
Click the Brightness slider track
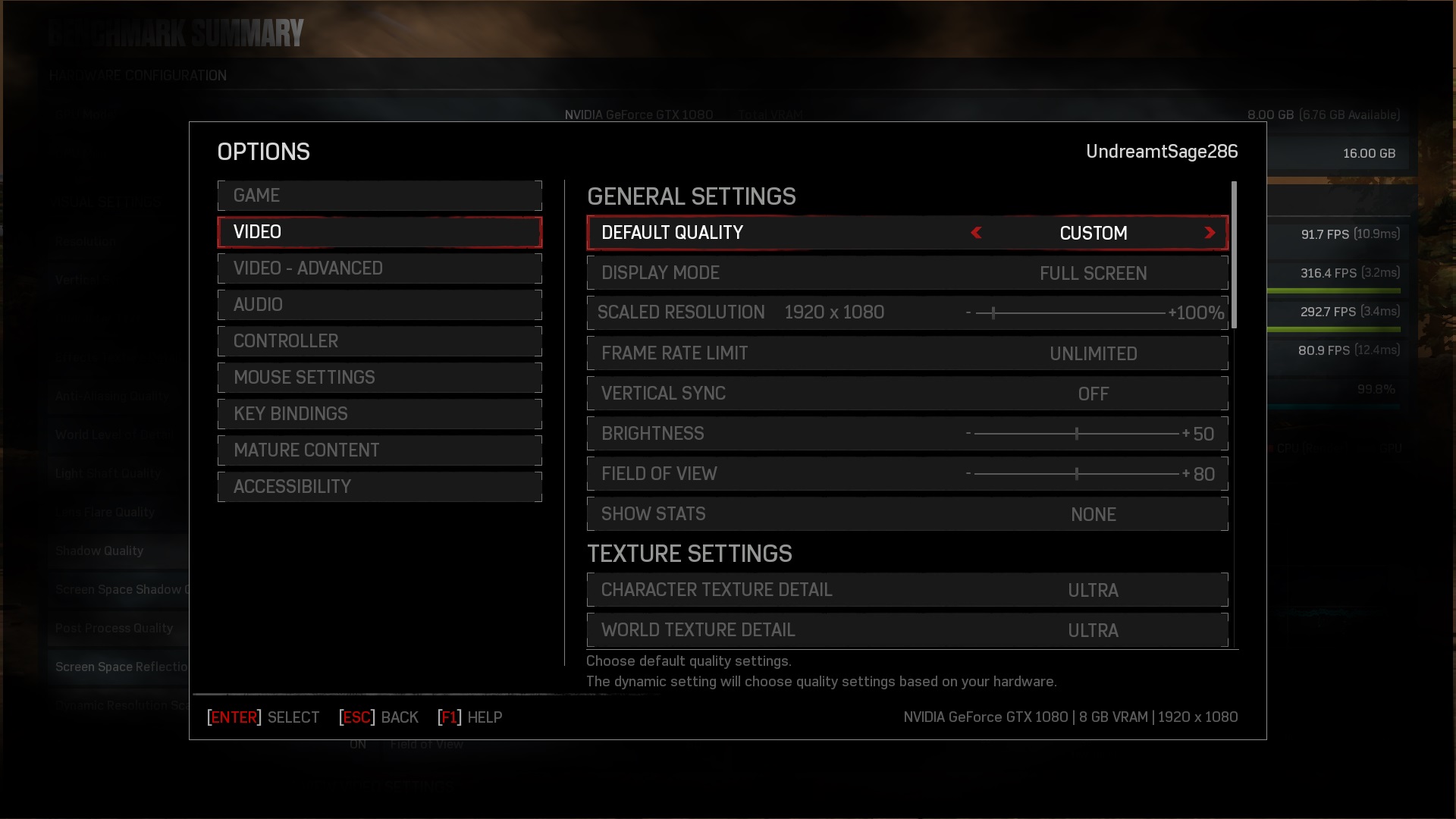click(x=1076, y=434)
